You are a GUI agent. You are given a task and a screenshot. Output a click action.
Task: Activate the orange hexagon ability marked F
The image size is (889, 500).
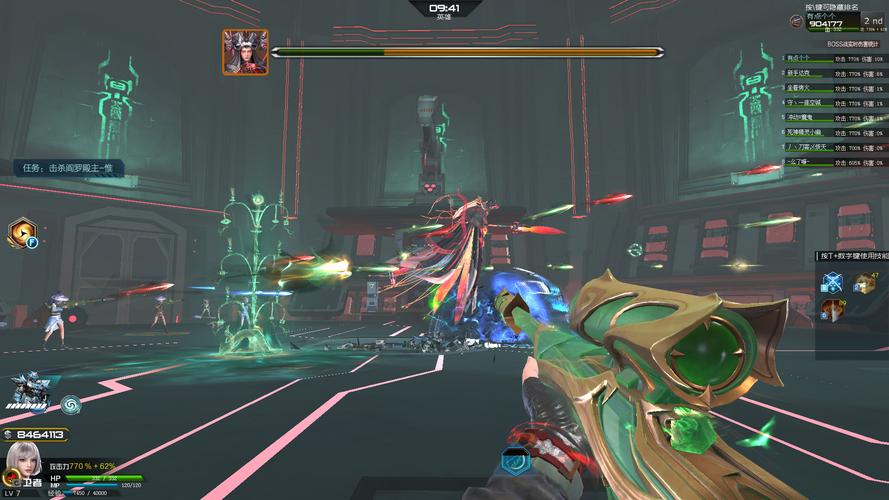pos(22,235)
